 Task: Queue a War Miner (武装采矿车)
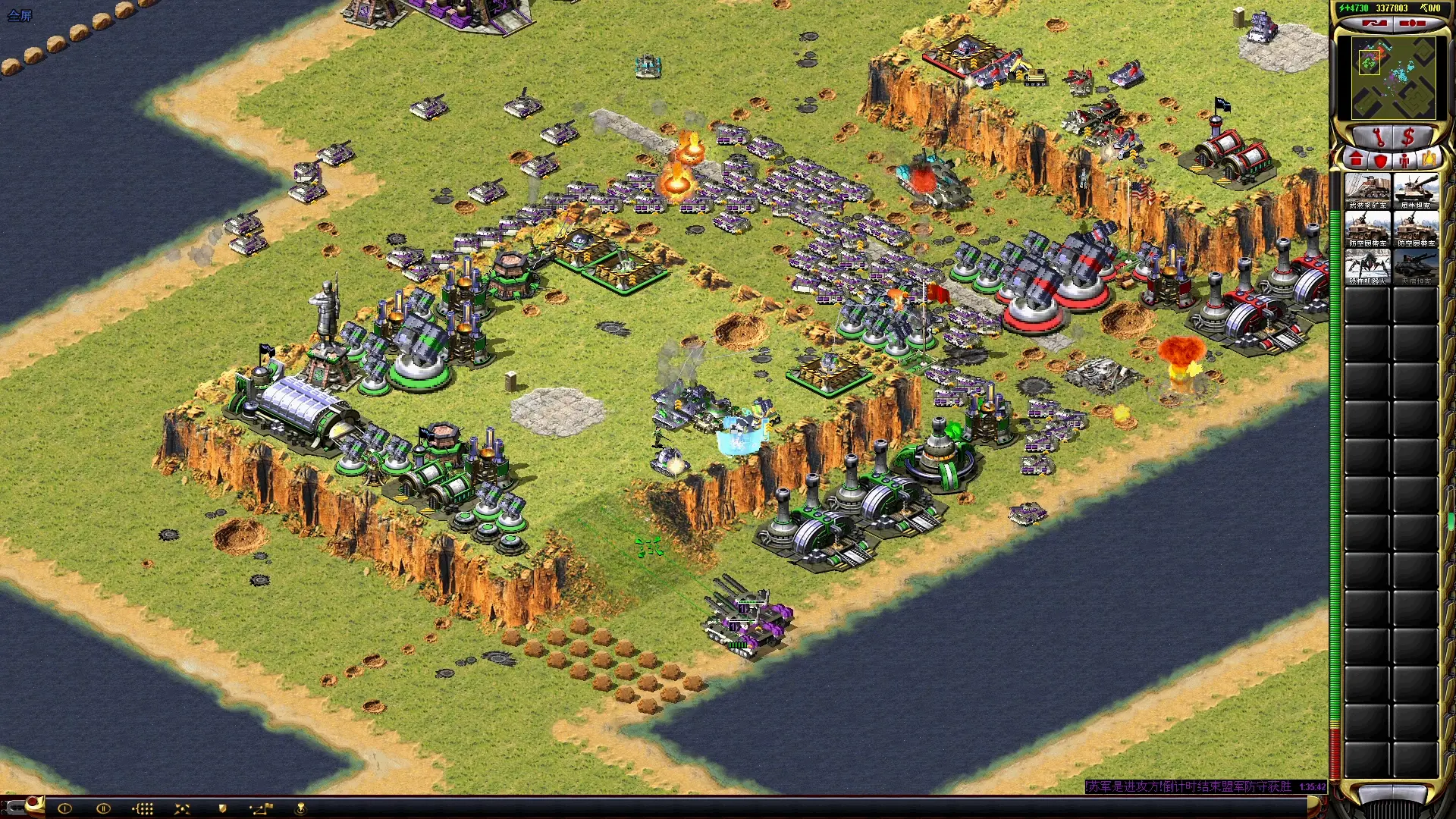coord(1367,191)
